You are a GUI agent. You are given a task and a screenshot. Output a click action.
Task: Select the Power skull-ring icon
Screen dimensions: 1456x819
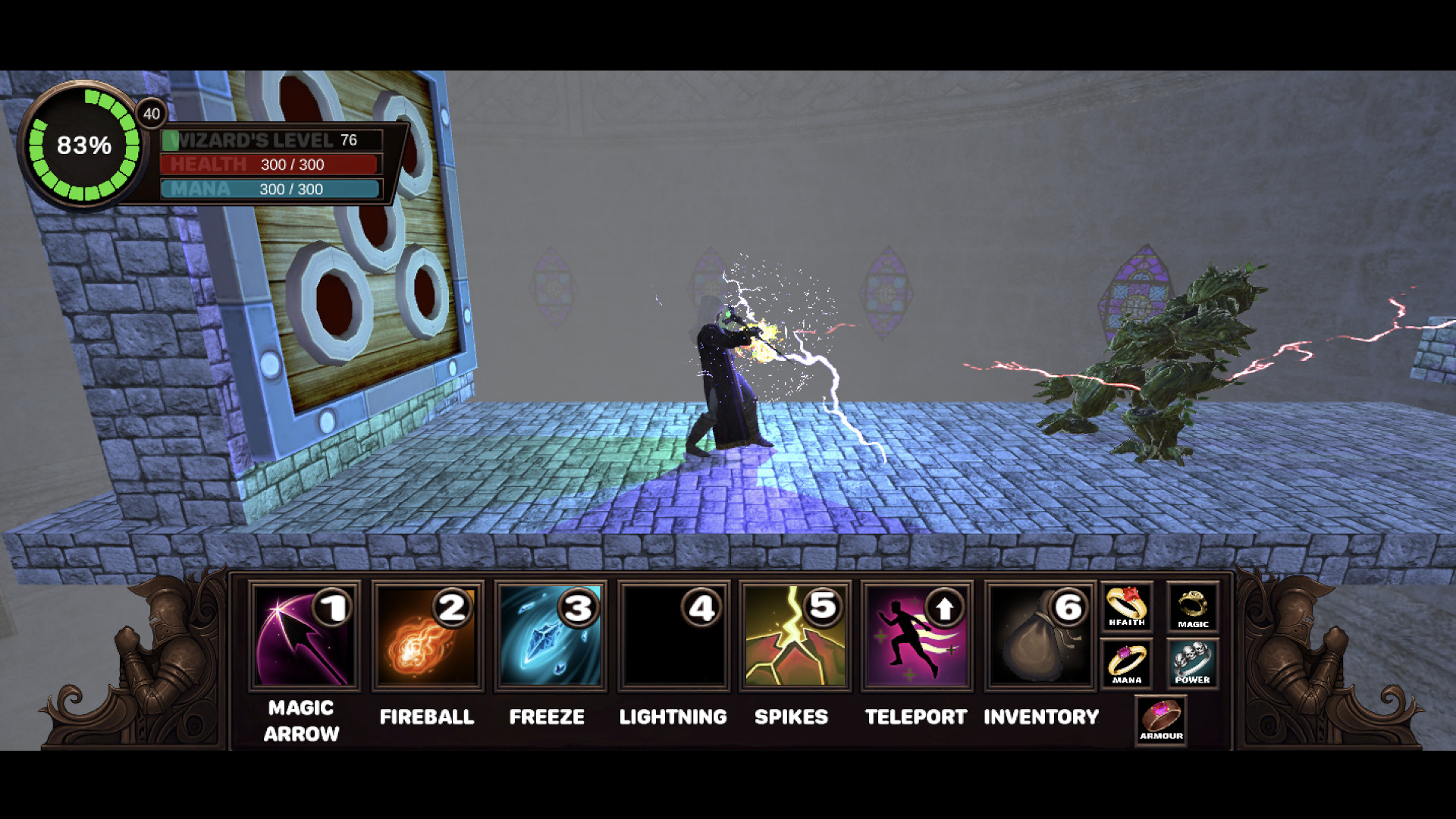[x=1193, y=664]
